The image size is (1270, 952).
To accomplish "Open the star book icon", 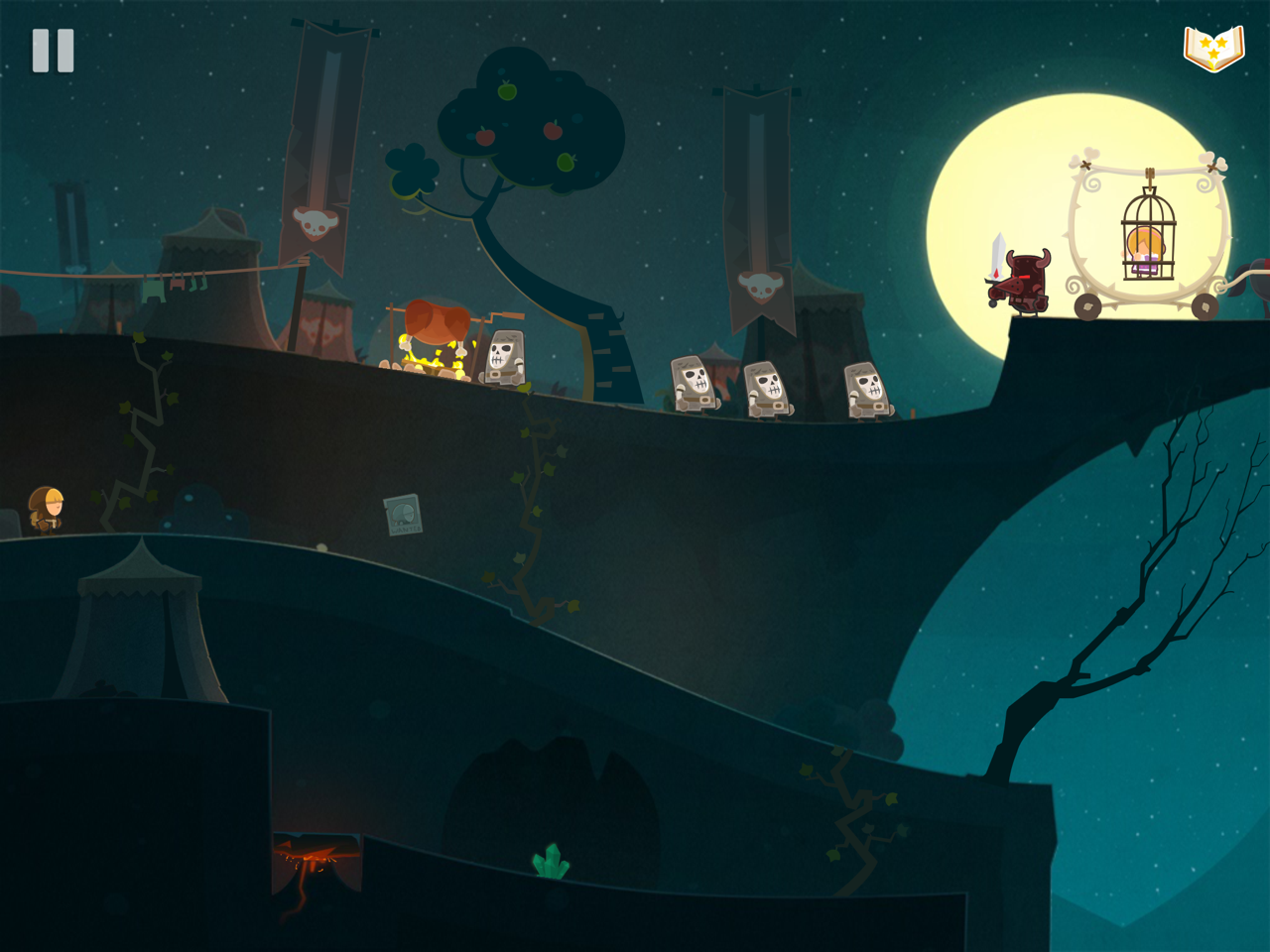I will (x=1213, y=49).
